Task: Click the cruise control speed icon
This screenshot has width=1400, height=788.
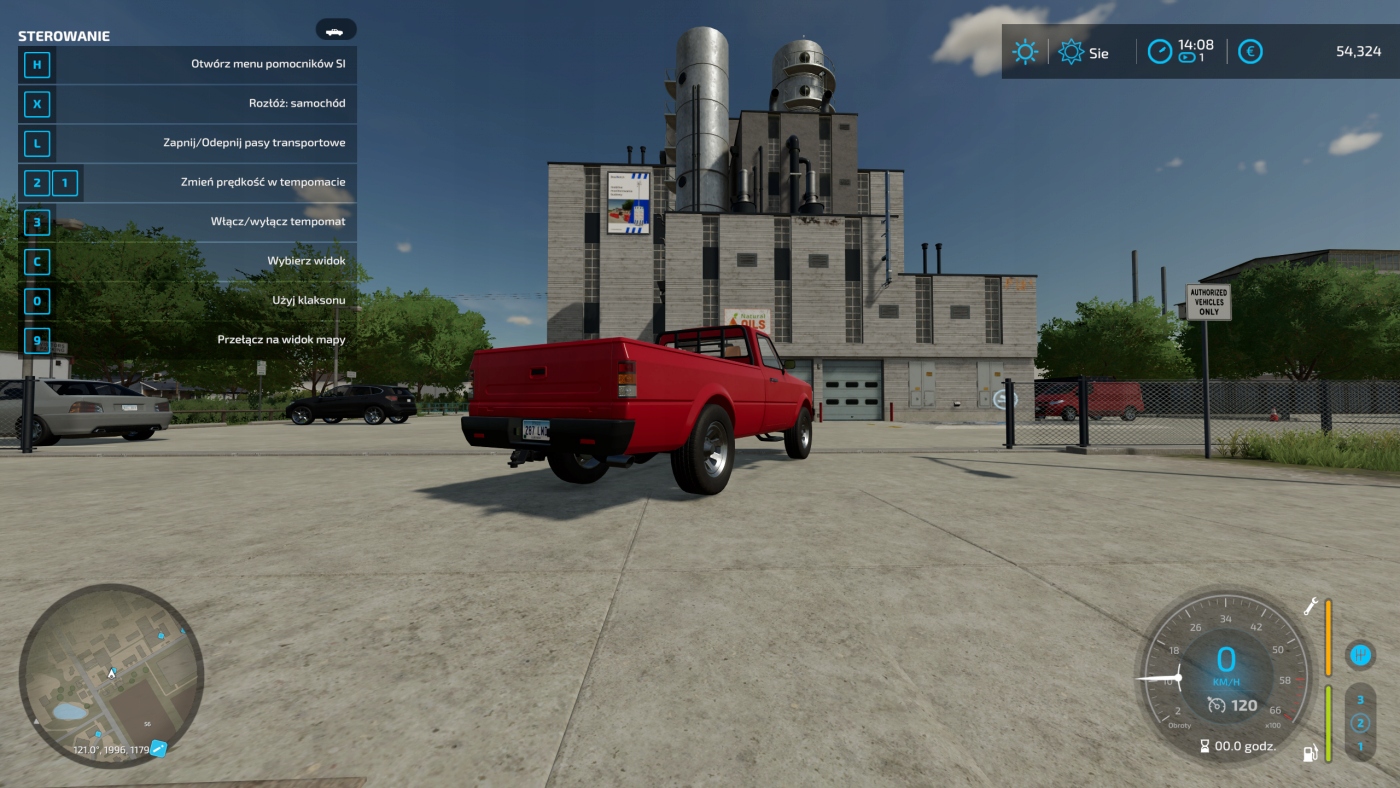Action: pos(1216,705)
